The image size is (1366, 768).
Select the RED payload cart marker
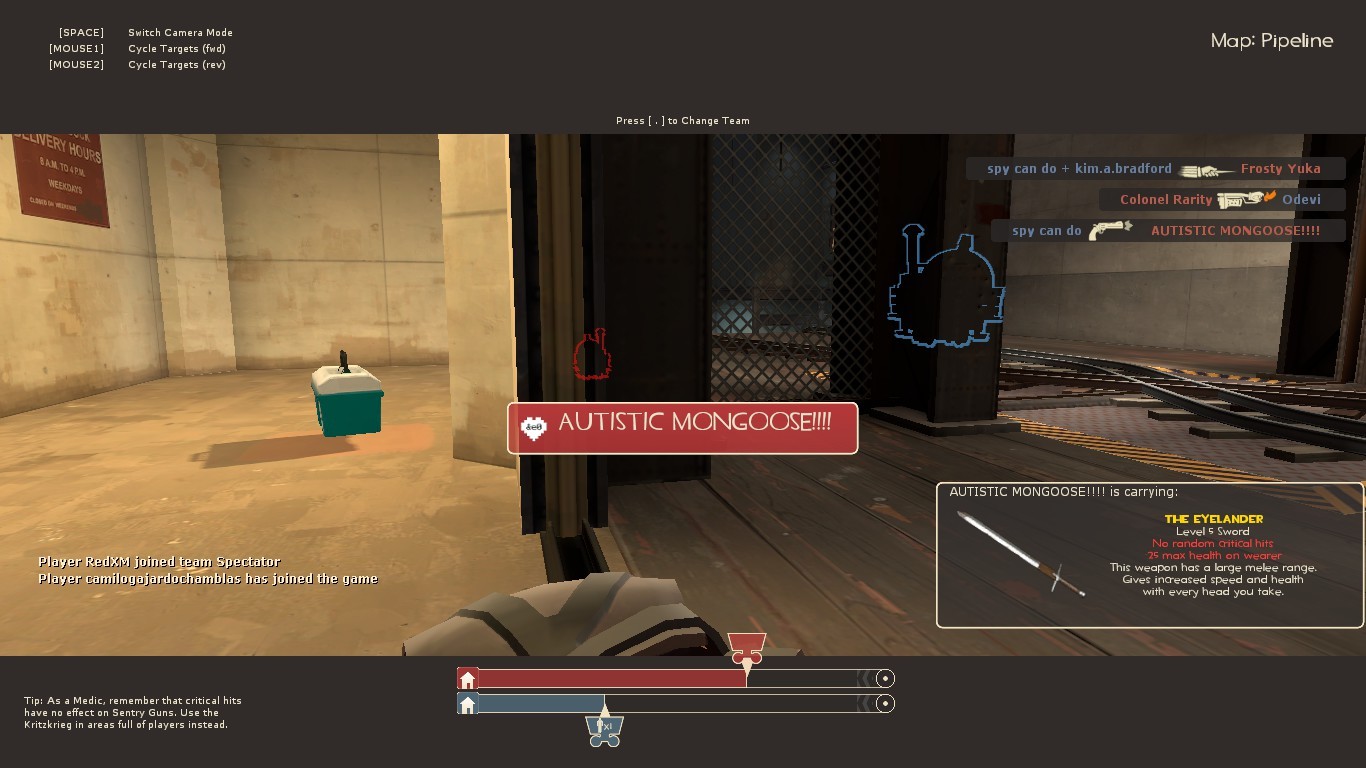(747, 644)
